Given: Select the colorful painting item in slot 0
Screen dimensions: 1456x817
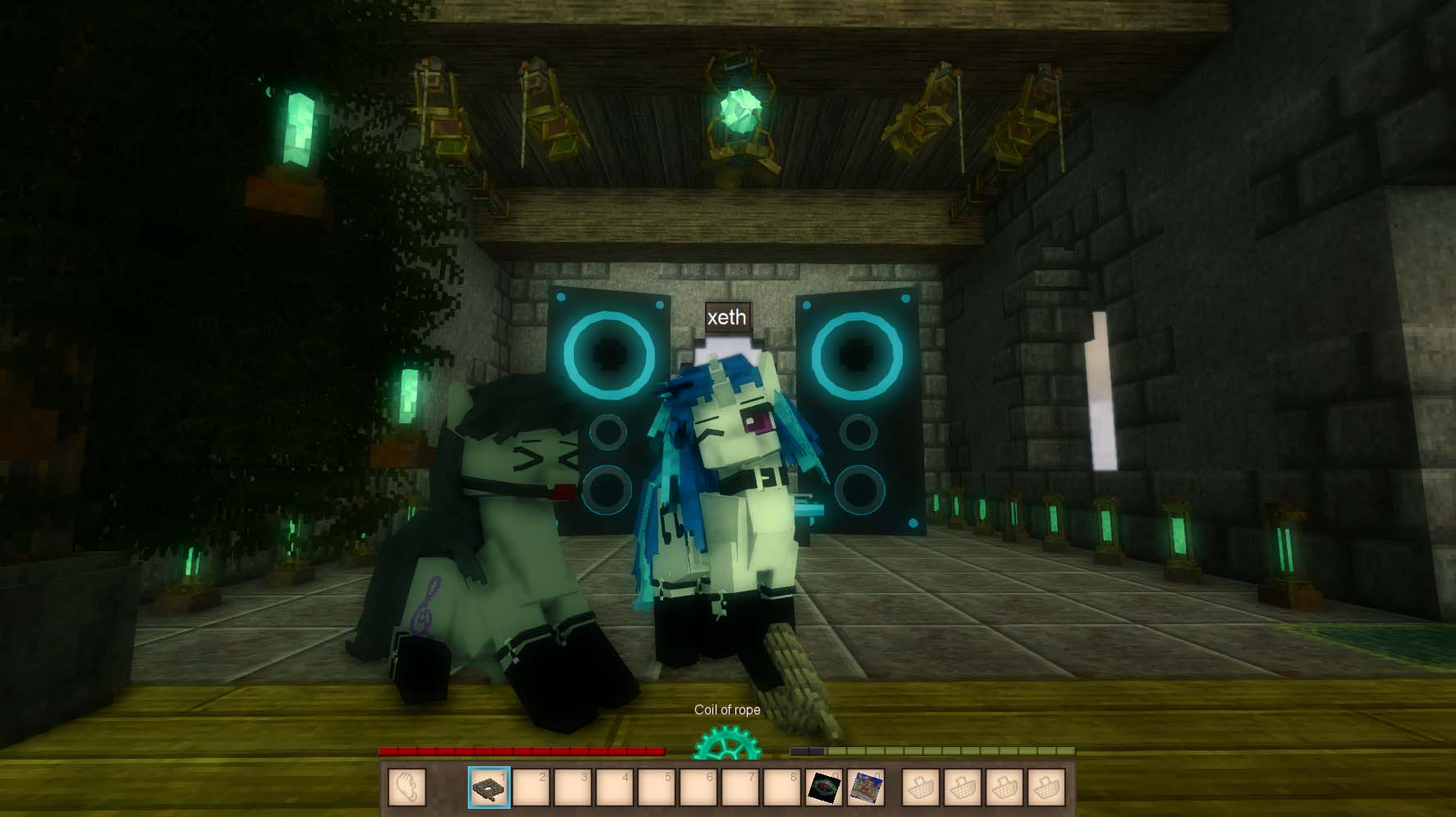Looking at the screenshot, I should coord(866,787).
